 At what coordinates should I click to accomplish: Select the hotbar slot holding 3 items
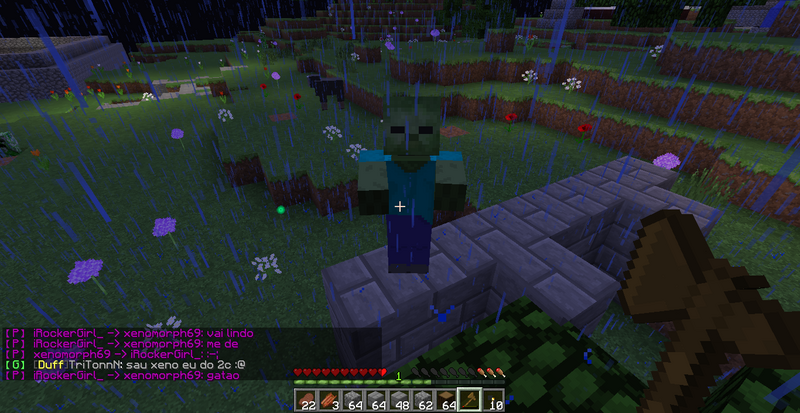tap(328, 400)
